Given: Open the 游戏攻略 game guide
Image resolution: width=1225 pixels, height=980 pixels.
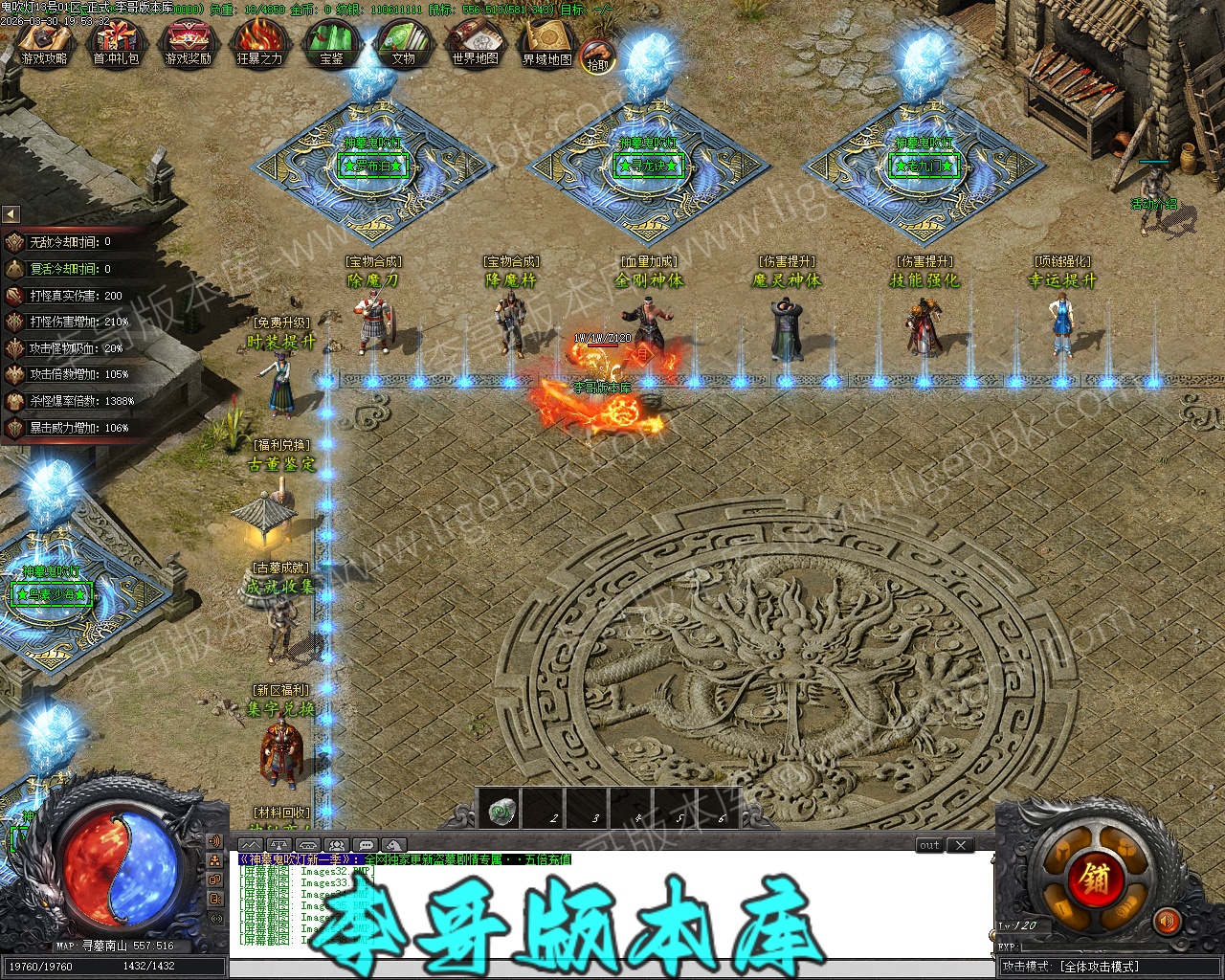Looking at the screenshot, I should 45,45.
